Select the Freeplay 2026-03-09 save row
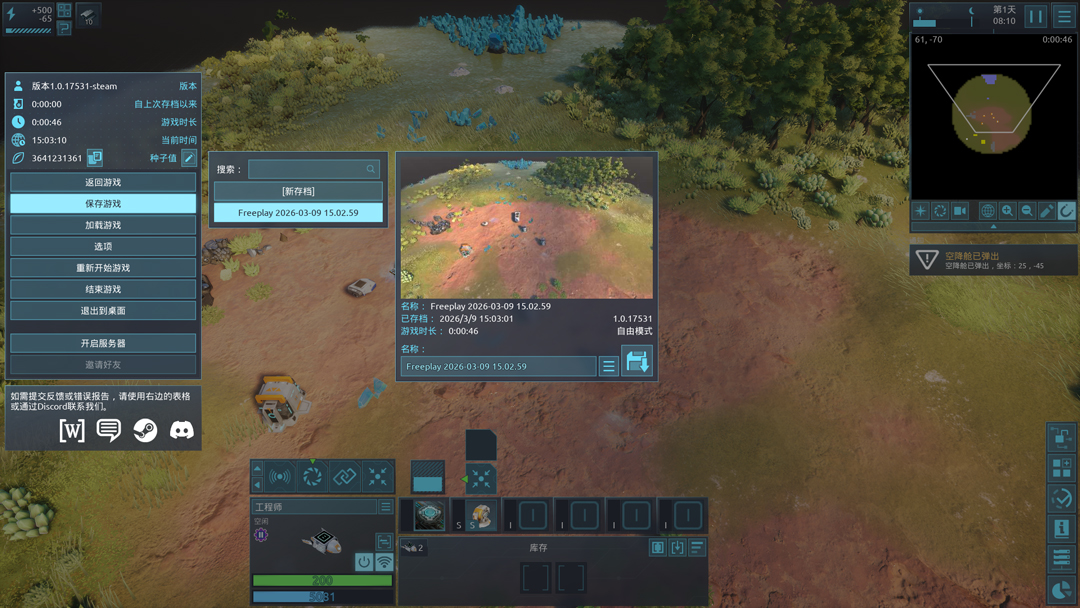The image size is (1080, 608). point(298,212)
